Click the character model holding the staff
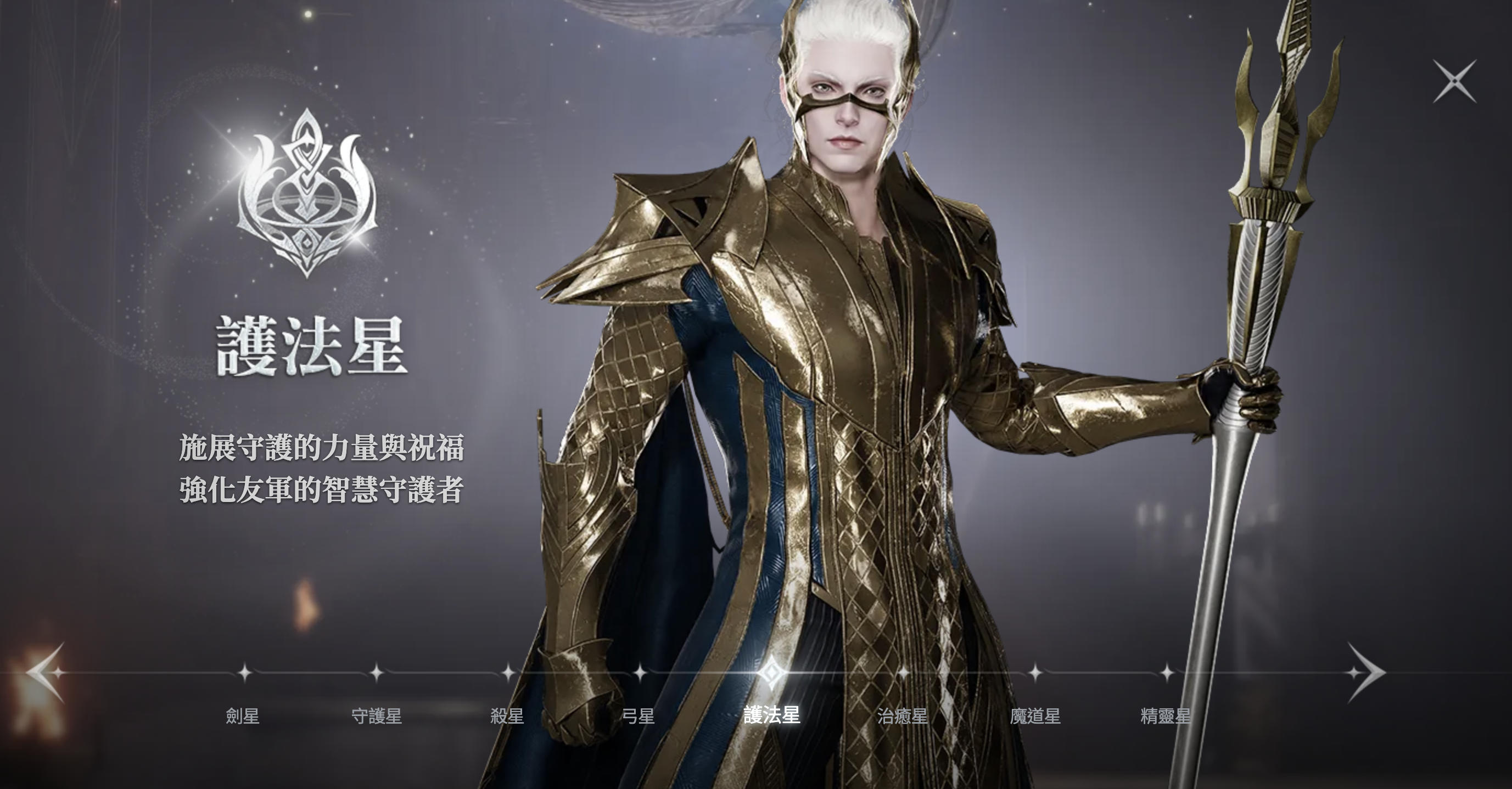The height and width of the screenshot is (789, 1512). [851, 381]
